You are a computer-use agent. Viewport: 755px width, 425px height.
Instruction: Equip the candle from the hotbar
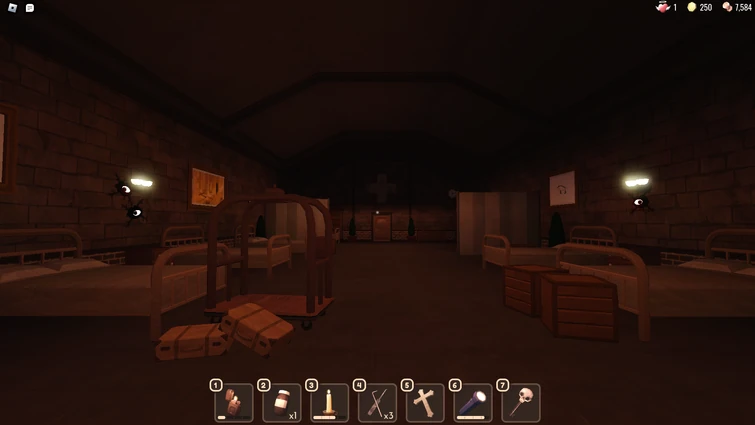330,403
